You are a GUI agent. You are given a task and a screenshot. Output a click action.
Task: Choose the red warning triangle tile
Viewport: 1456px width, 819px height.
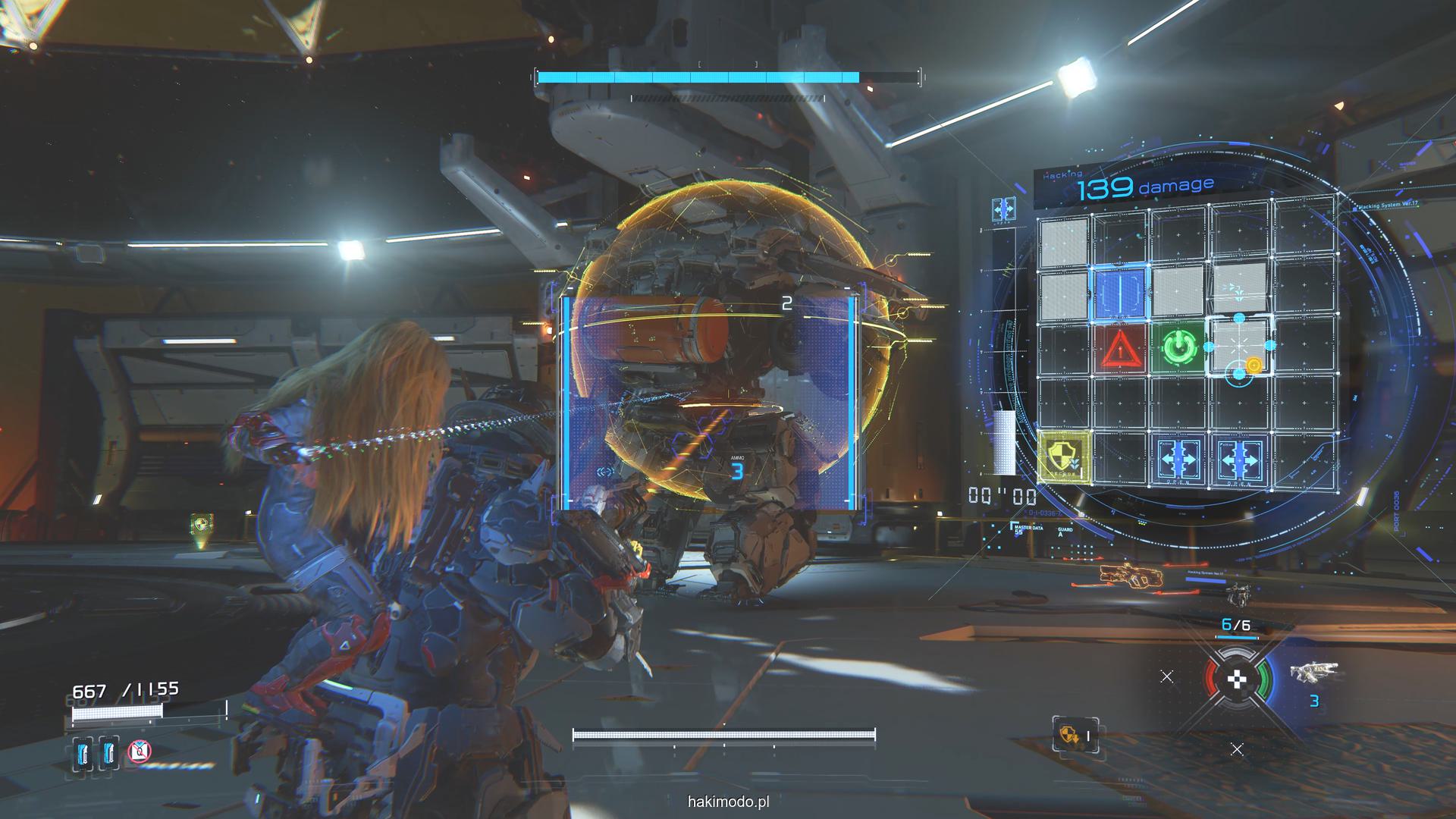[x=1119, y=350]
